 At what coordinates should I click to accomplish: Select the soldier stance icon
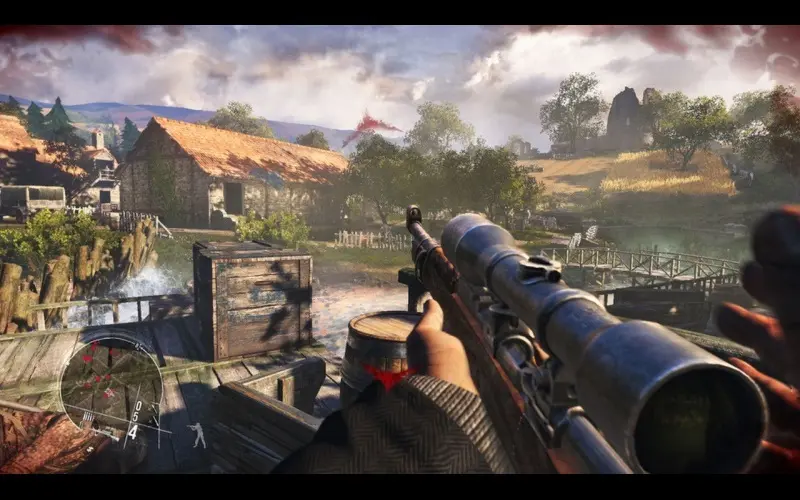point(198,434)
